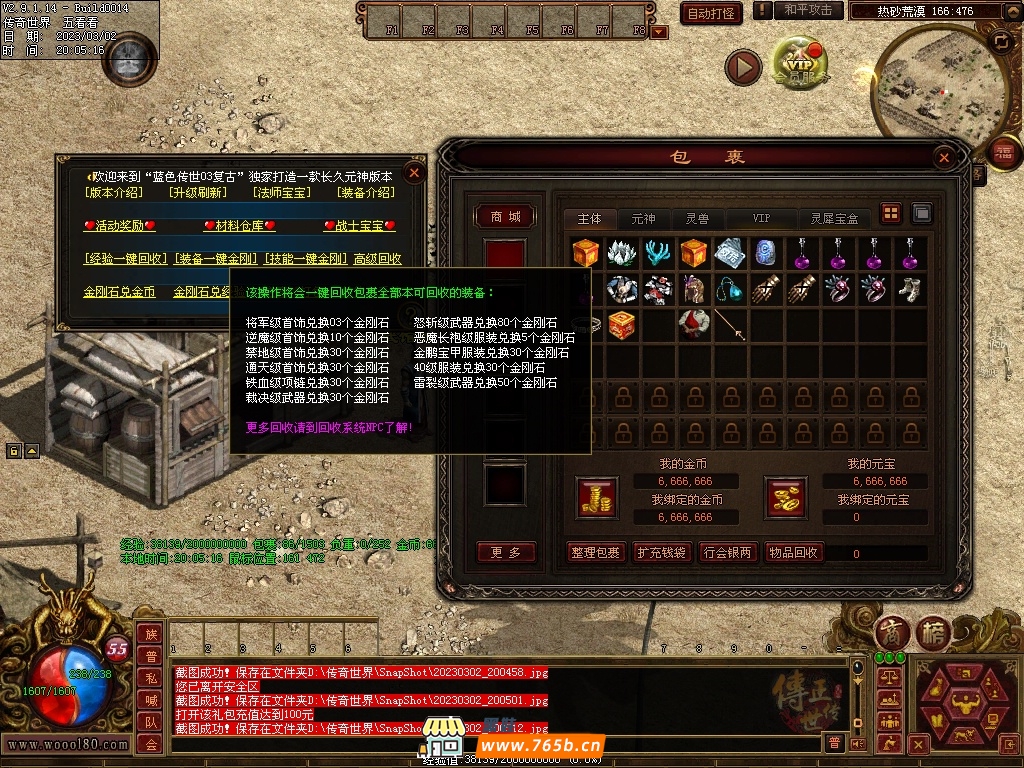
Task: Click the 更多 button in the bag
Action: [506, 552]
